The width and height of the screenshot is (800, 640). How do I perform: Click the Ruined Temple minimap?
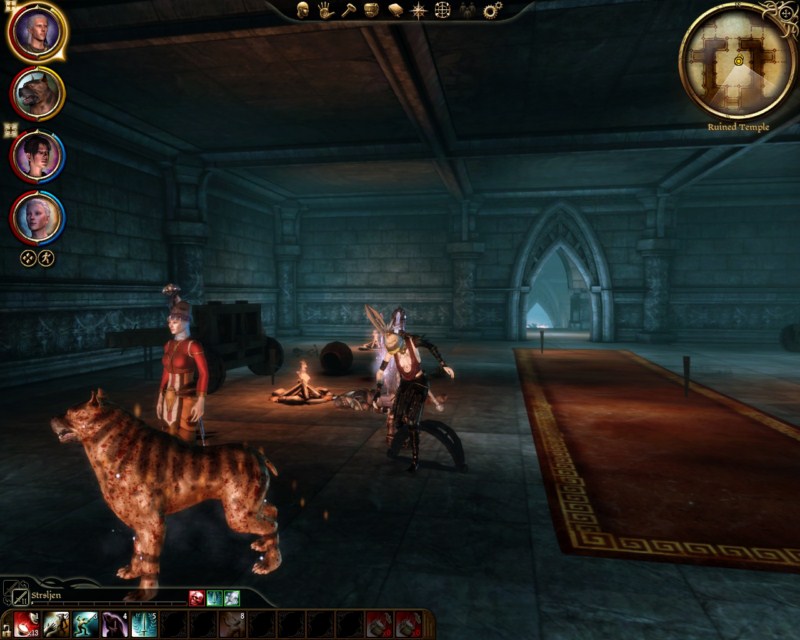(738, 59)
